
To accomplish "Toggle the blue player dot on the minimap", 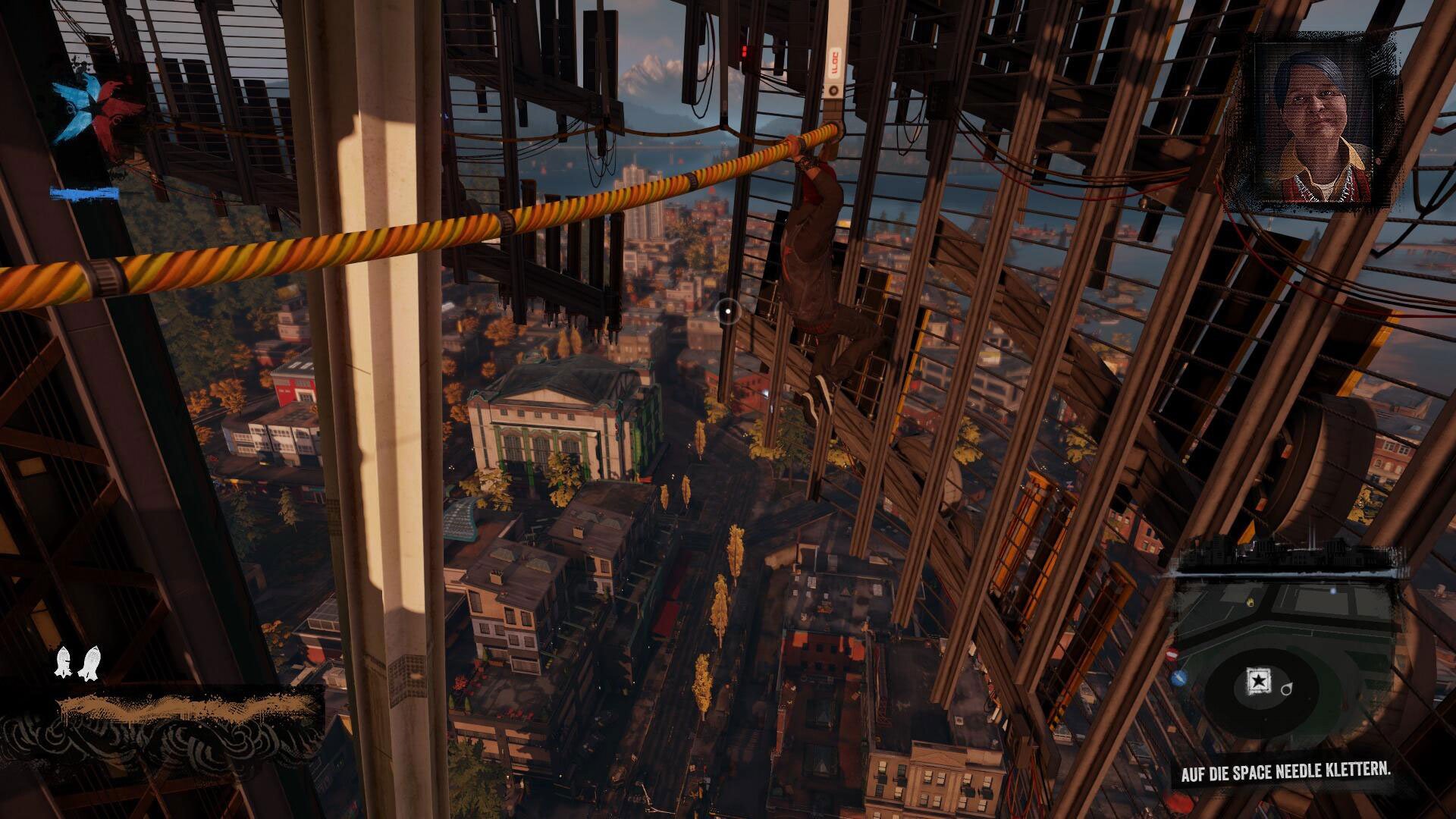I will click(1334, 591).
